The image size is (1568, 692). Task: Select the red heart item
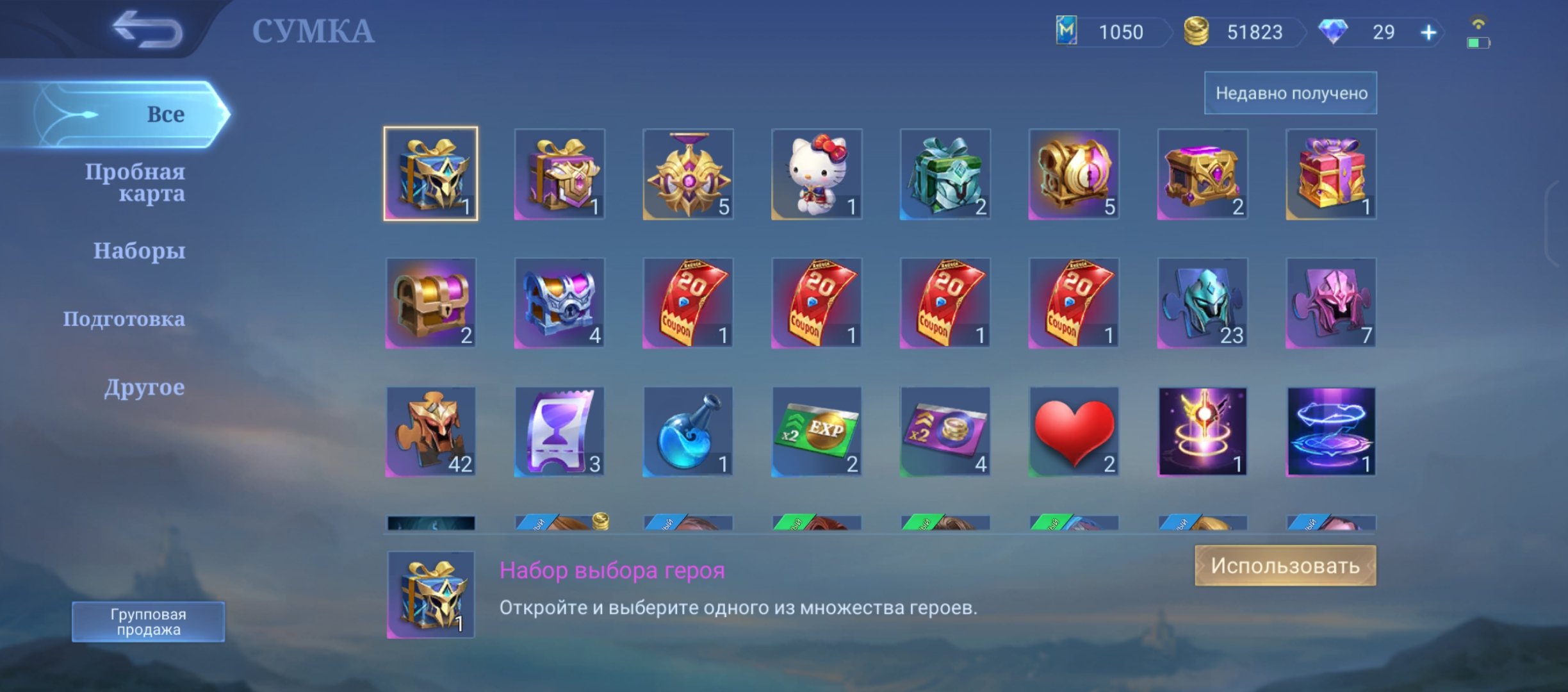tap(1074, 431)
